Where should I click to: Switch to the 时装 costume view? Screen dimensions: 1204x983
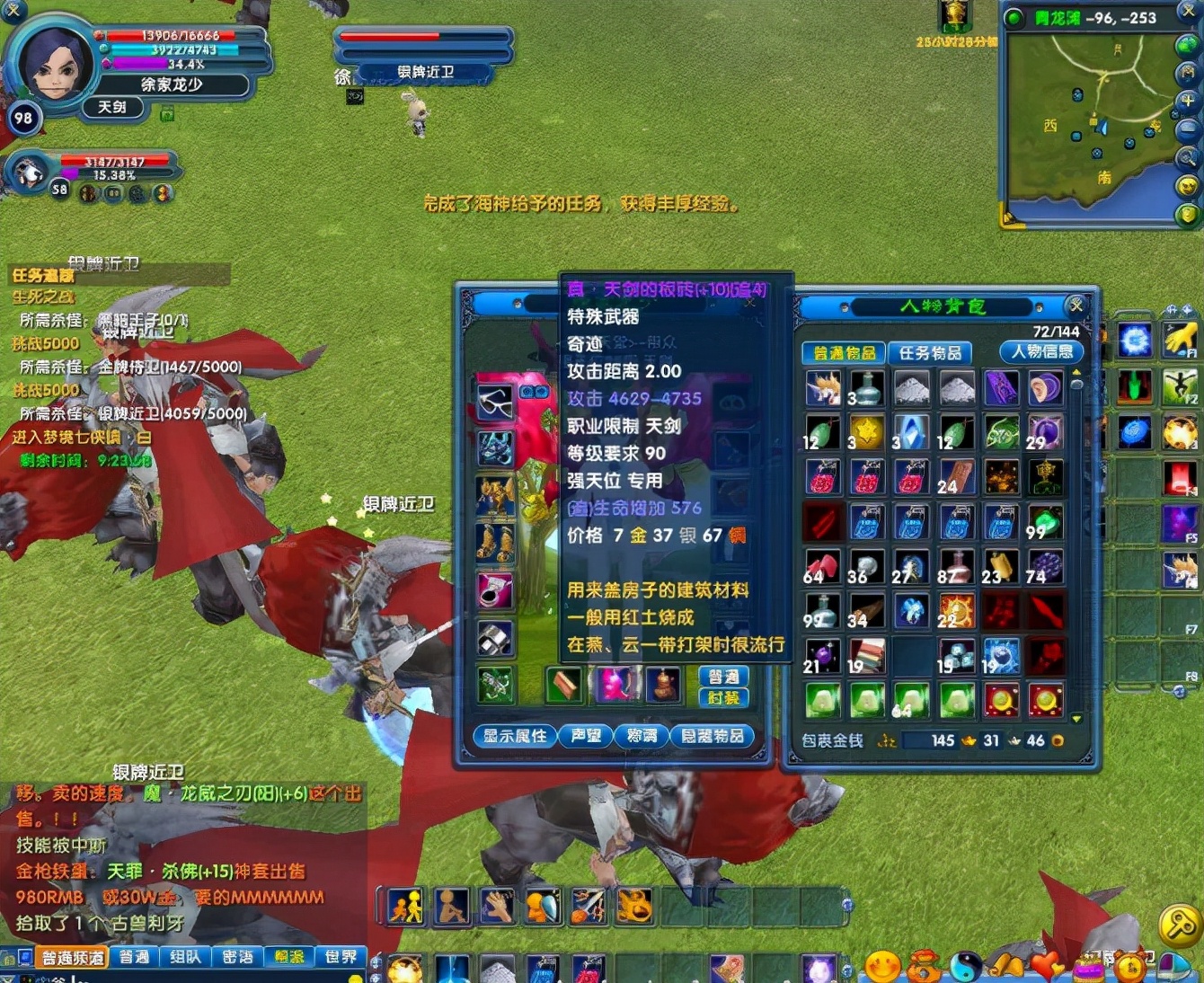click(723, 698)
